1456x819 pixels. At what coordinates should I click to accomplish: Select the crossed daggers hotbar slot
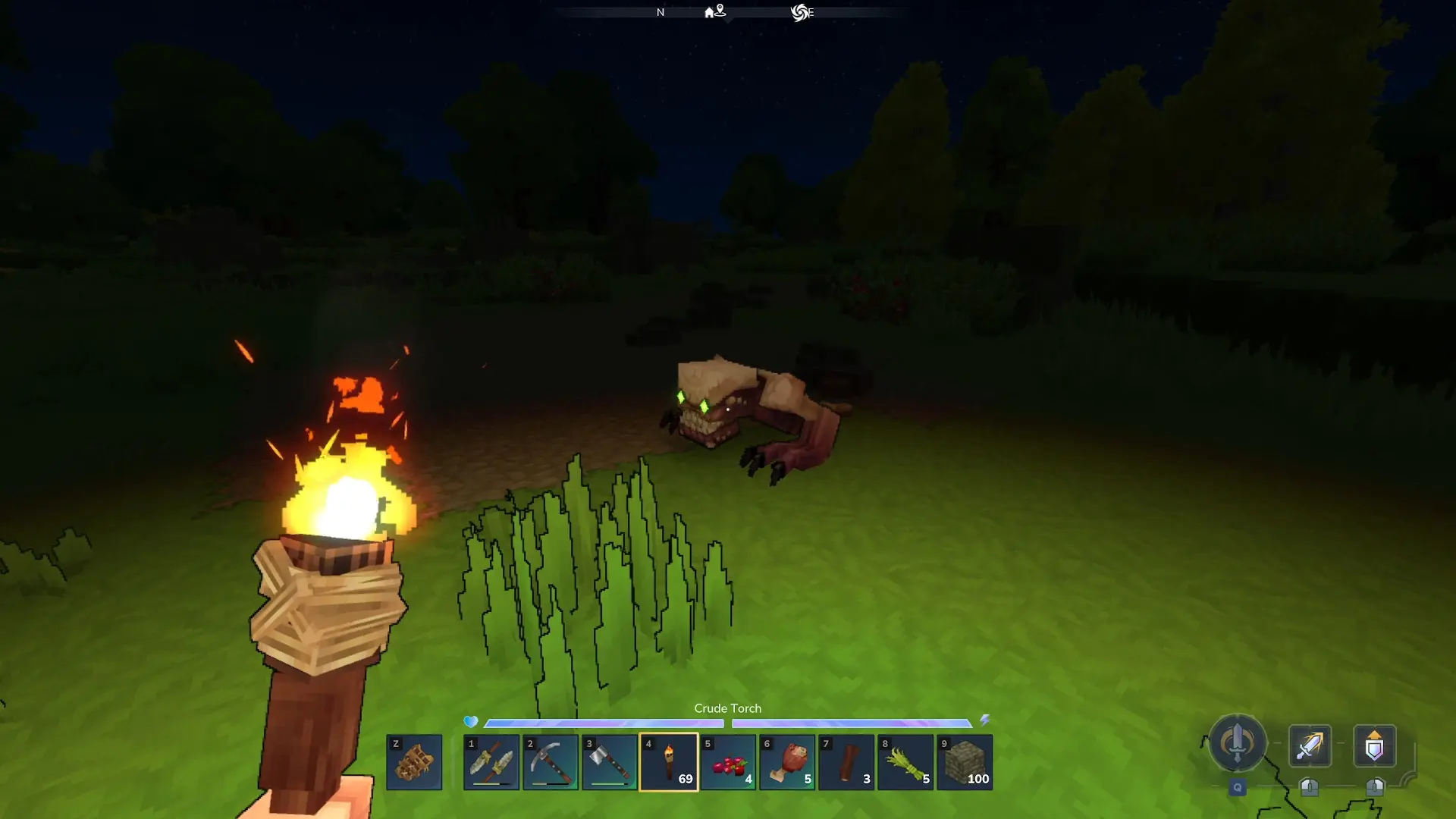point(491,762)
